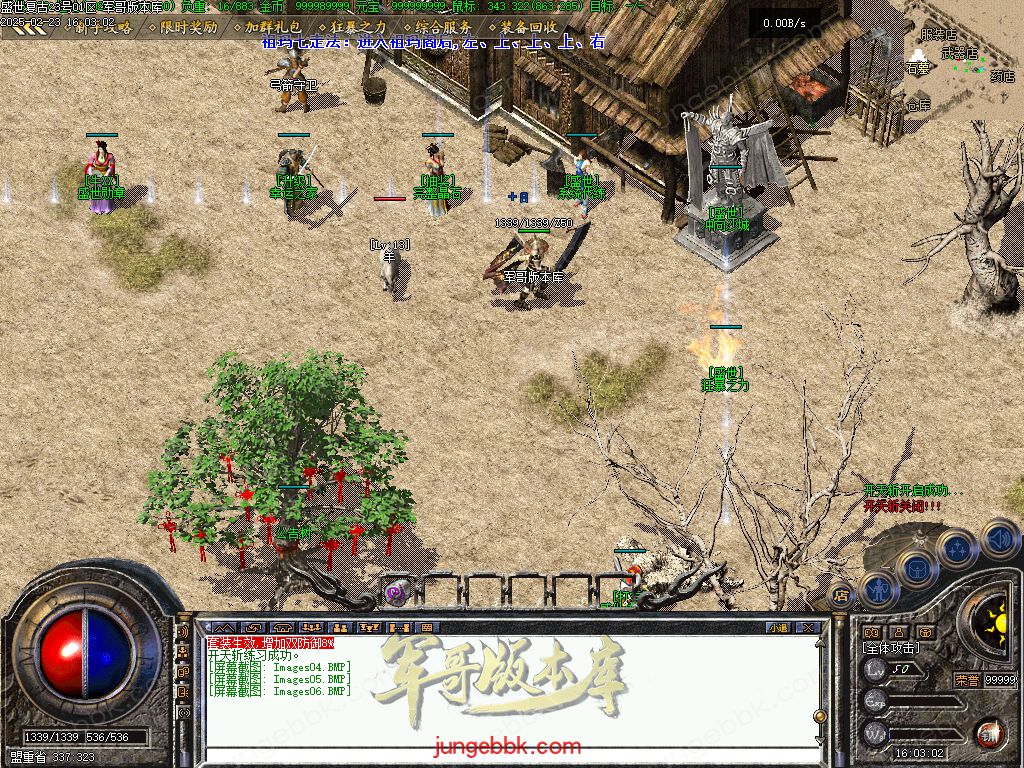This screenshot has height=768, width=1024.
Task: Click the red 铺 stall button
Action: click(989, 734)
